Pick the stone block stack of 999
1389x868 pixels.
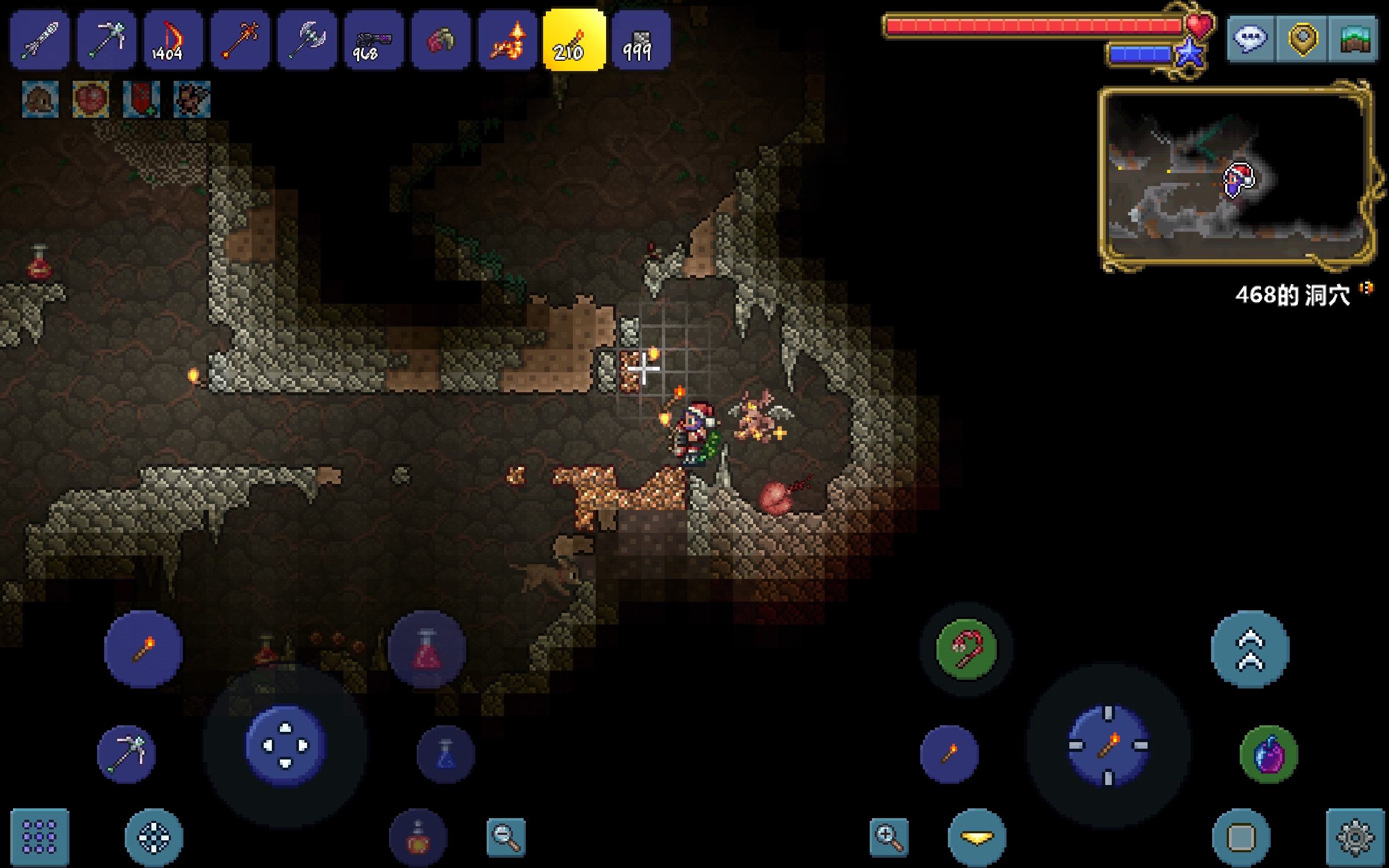coord(641,40)
